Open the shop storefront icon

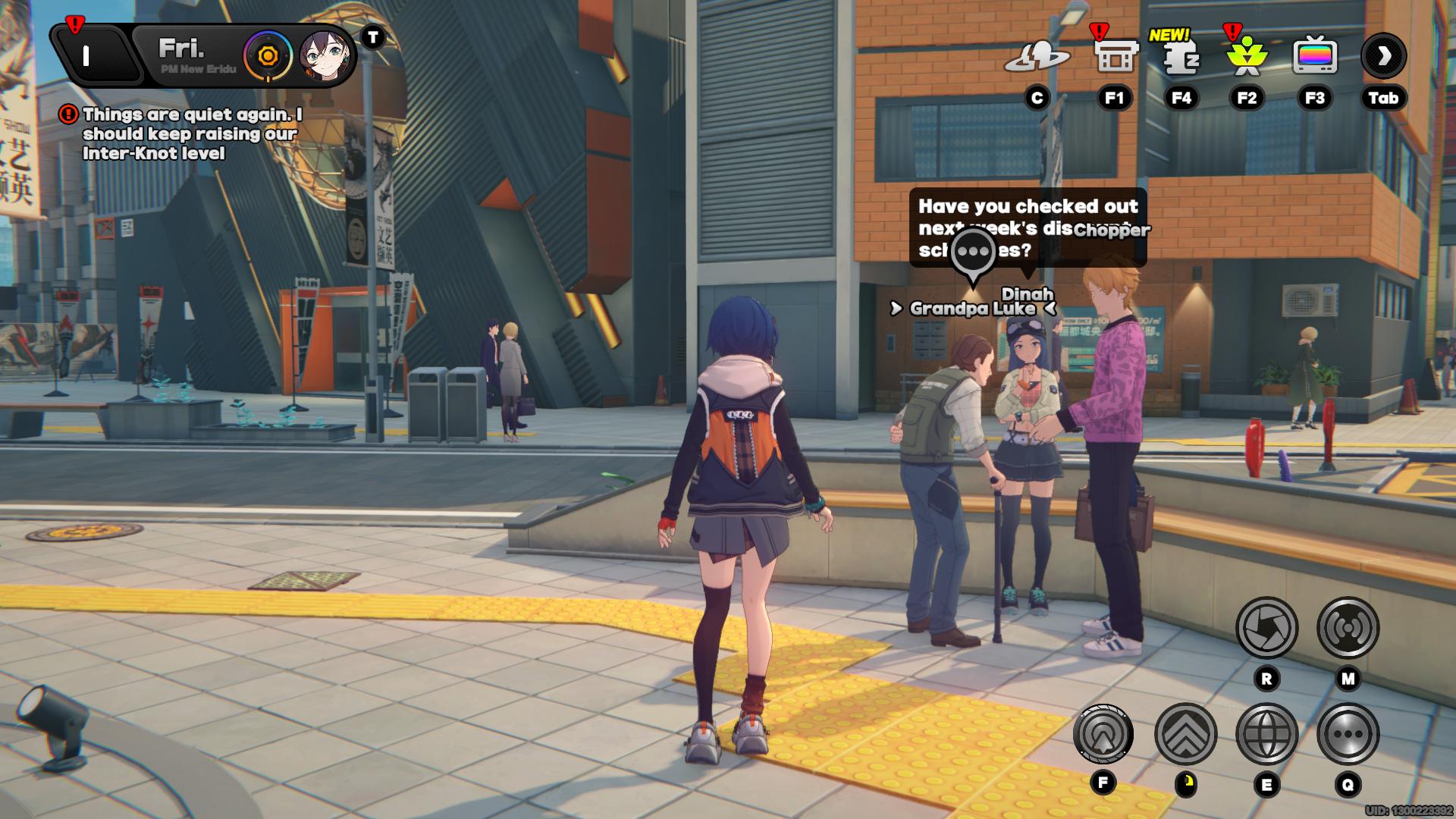[1116, 57]
